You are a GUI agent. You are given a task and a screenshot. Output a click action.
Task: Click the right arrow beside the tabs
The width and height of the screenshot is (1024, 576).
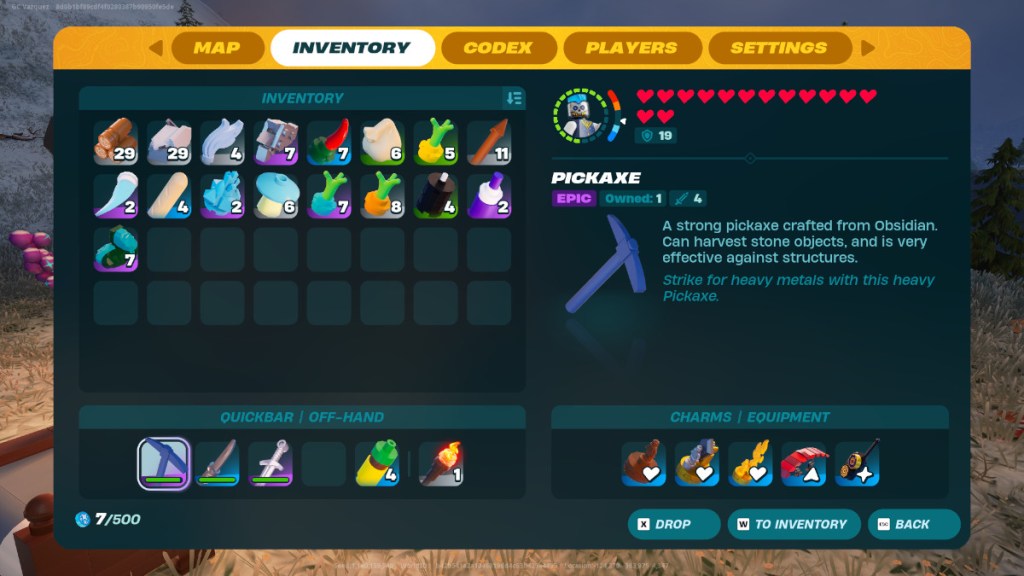click(867, 48)
